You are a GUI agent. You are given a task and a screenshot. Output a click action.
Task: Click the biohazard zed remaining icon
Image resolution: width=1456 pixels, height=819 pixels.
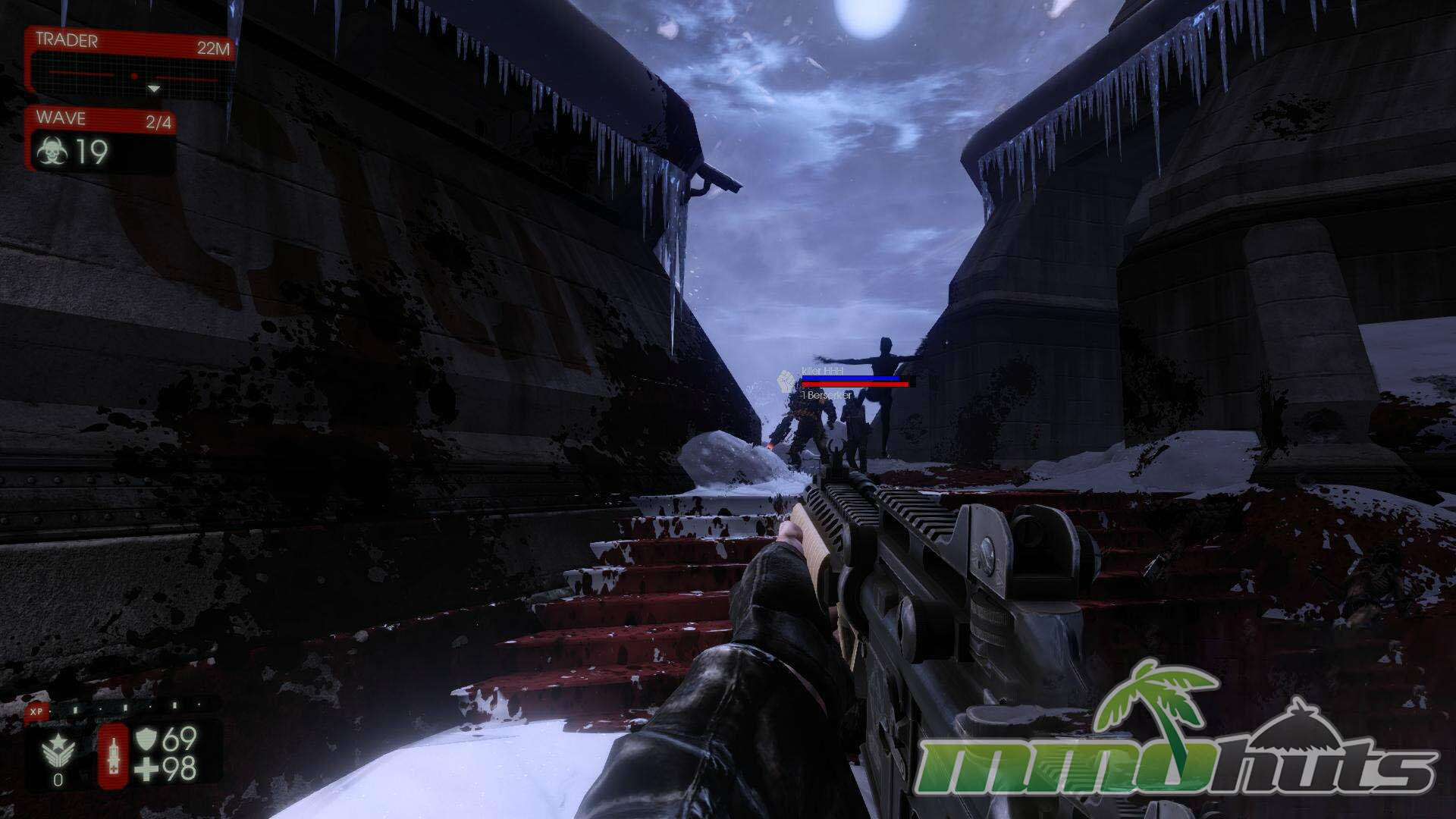[52, 152]
